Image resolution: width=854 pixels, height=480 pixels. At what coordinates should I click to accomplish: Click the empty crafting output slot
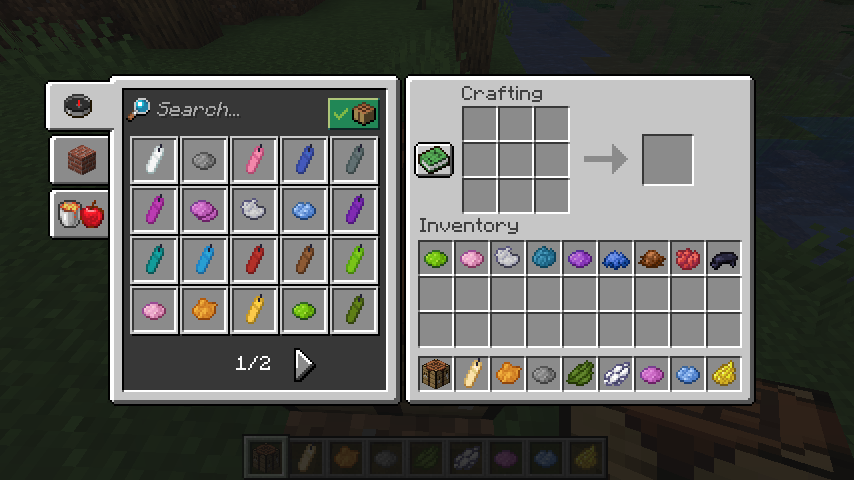coord(667,160)
